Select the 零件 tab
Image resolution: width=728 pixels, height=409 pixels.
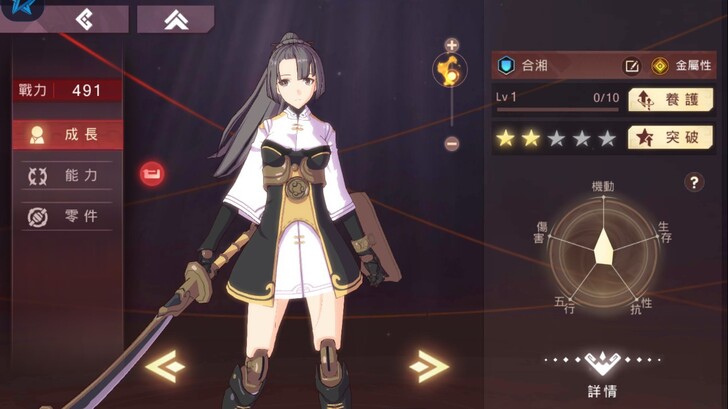67,216
